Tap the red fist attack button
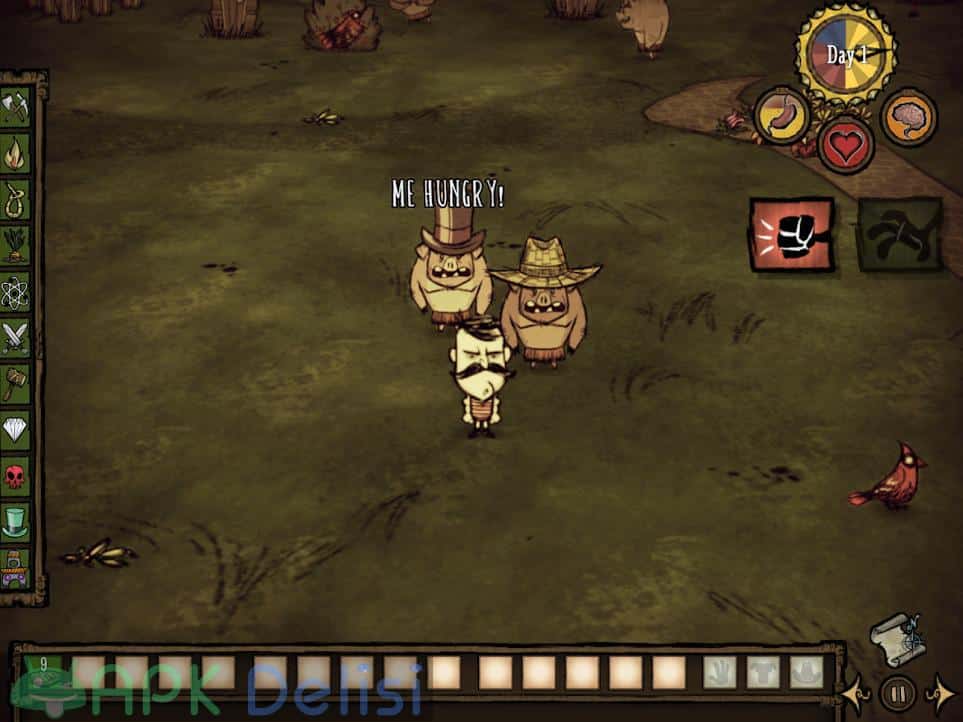This screenshot has height=722, width=963. [x=792, y=234]
